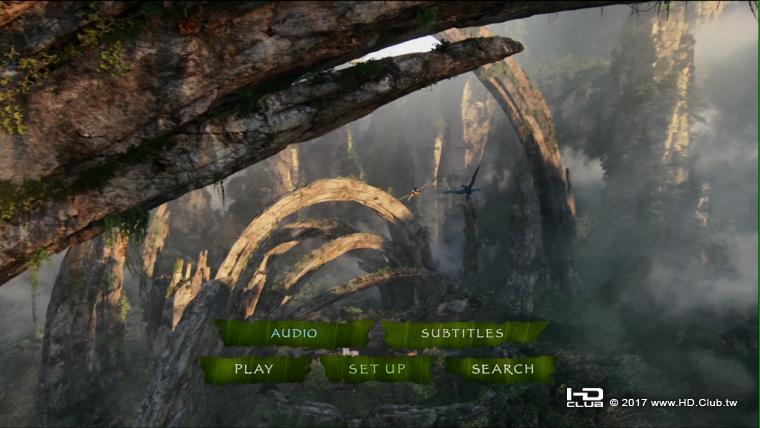
Task: Open the Set Up menu
Action: coord(377,369)
